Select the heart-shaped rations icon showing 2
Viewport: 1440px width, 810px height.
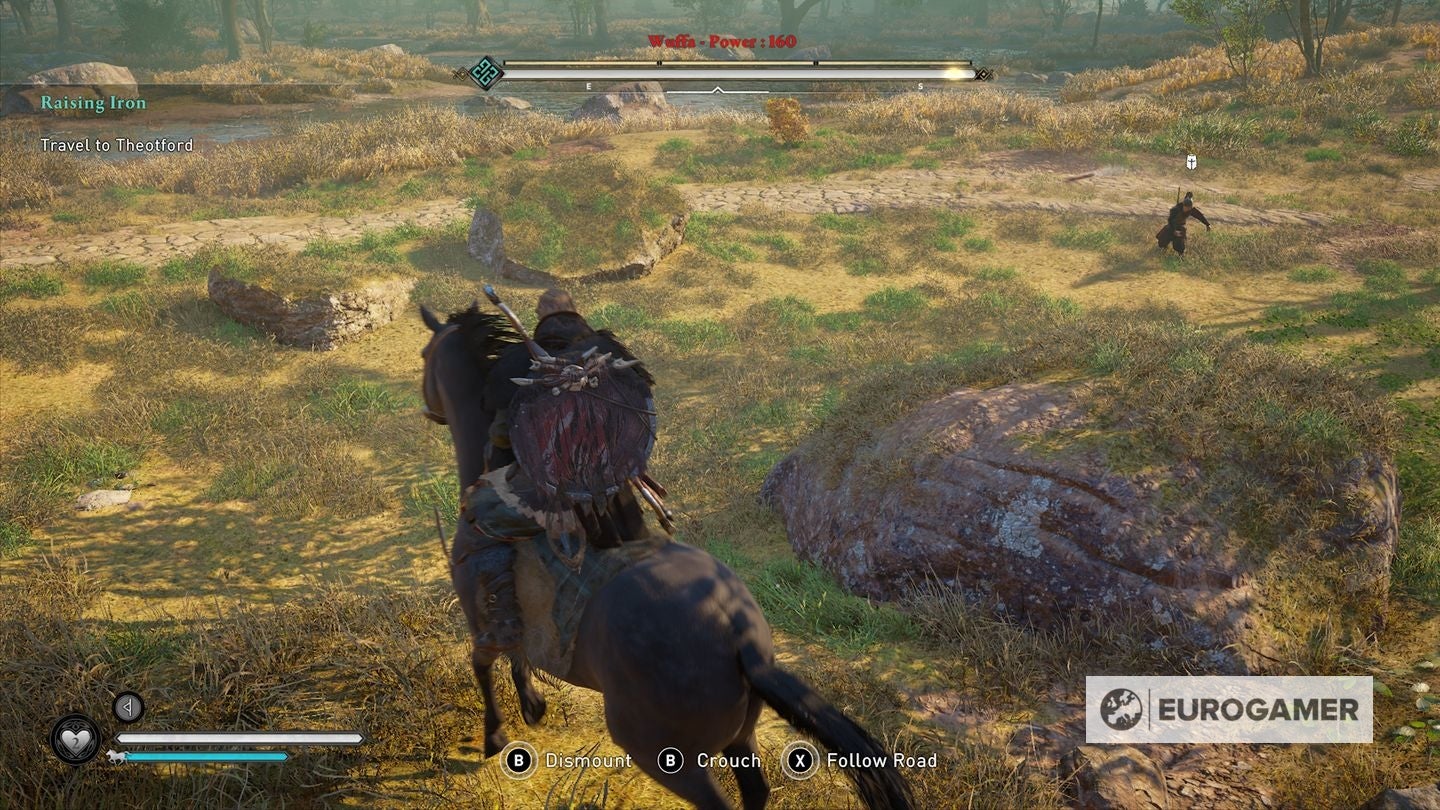(x=74, y=740)
